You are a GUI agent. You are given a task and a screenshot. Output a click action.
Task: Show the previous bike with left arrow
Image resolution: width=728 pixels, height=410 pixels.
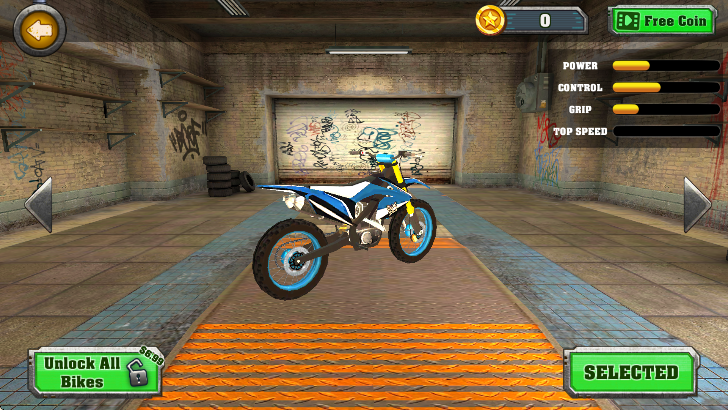tap(37, 205)
